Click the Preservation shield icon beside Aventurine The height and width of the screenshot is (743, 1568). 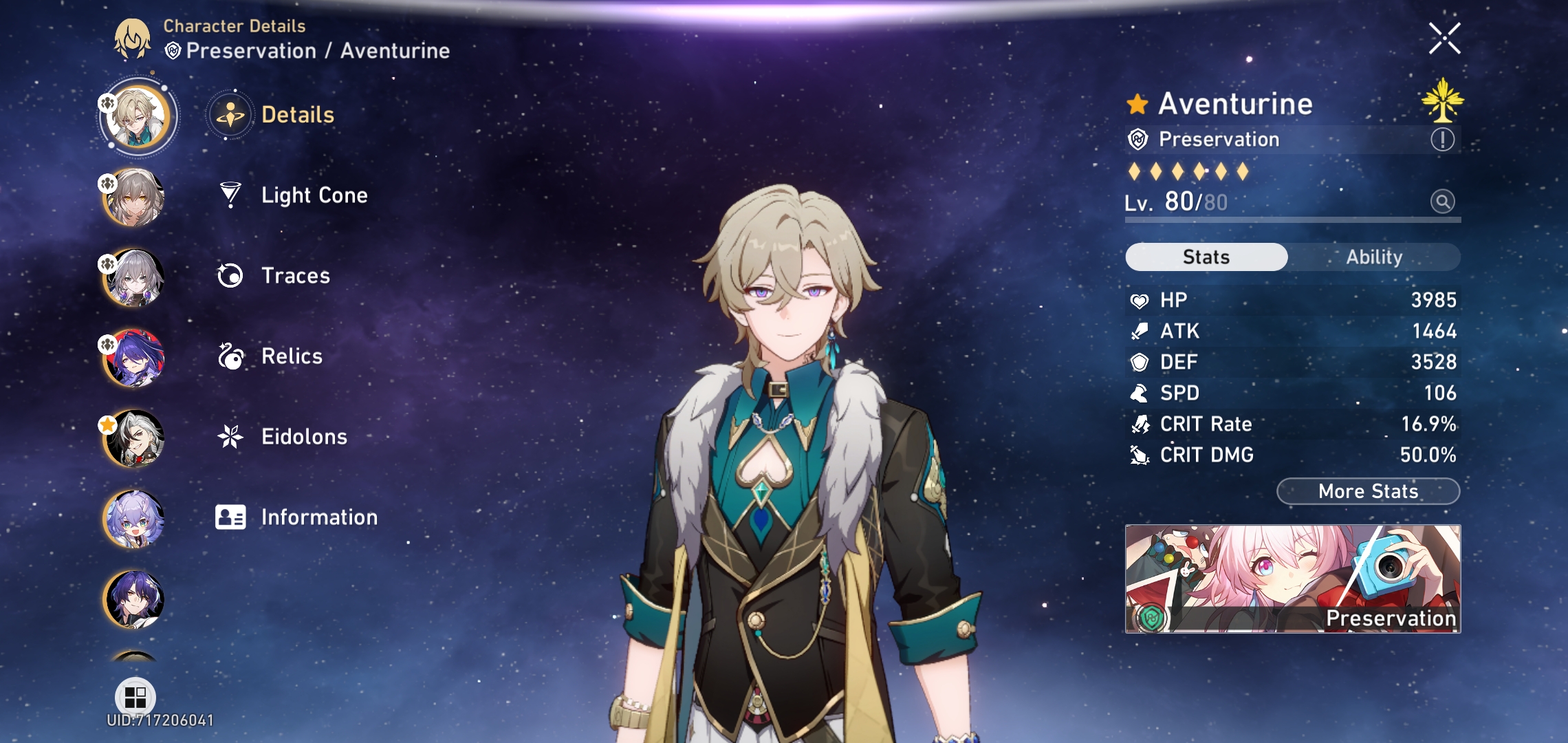(1138, 138)
